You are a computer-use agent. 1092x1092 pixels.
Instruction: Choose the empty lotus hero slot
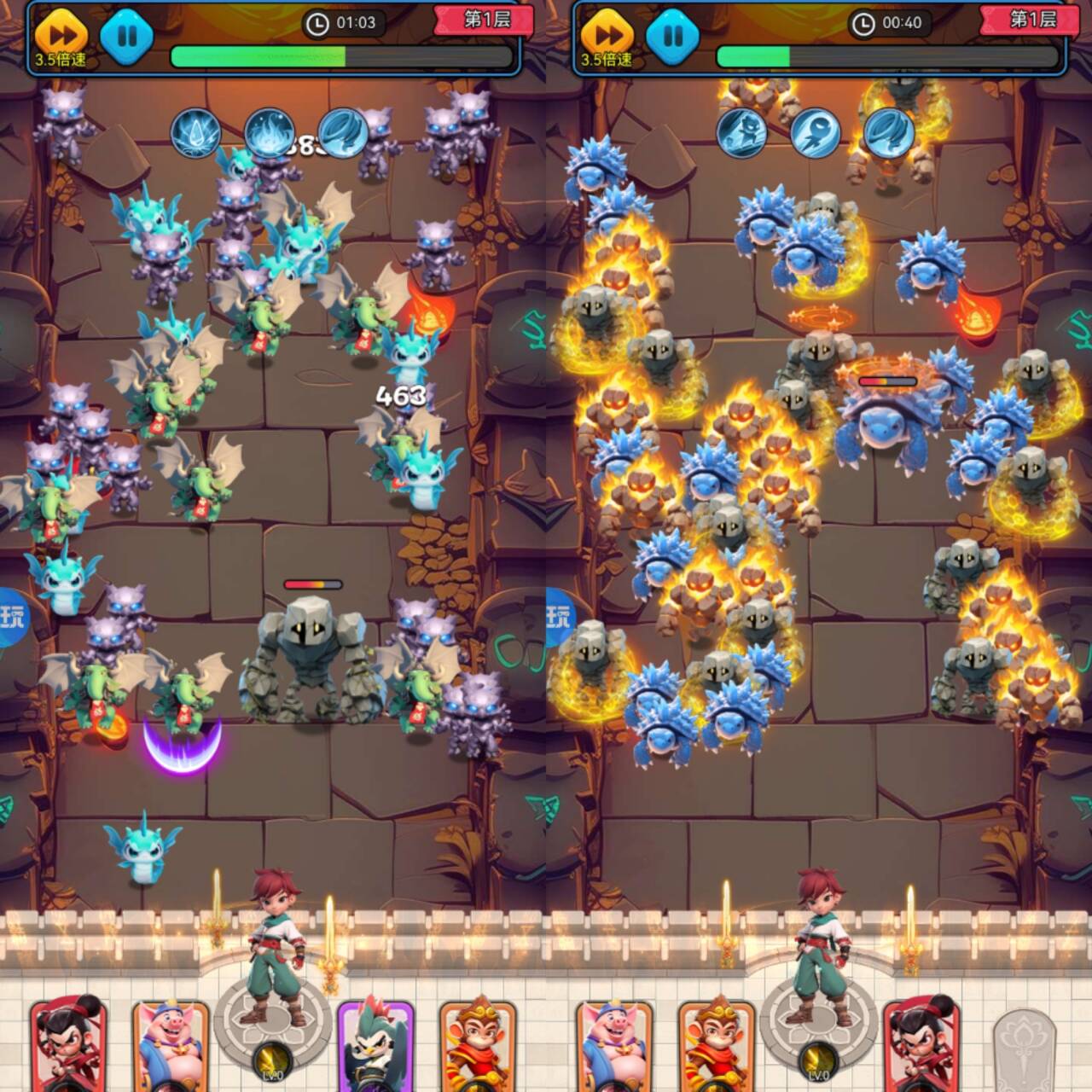click(1025, 1048)
